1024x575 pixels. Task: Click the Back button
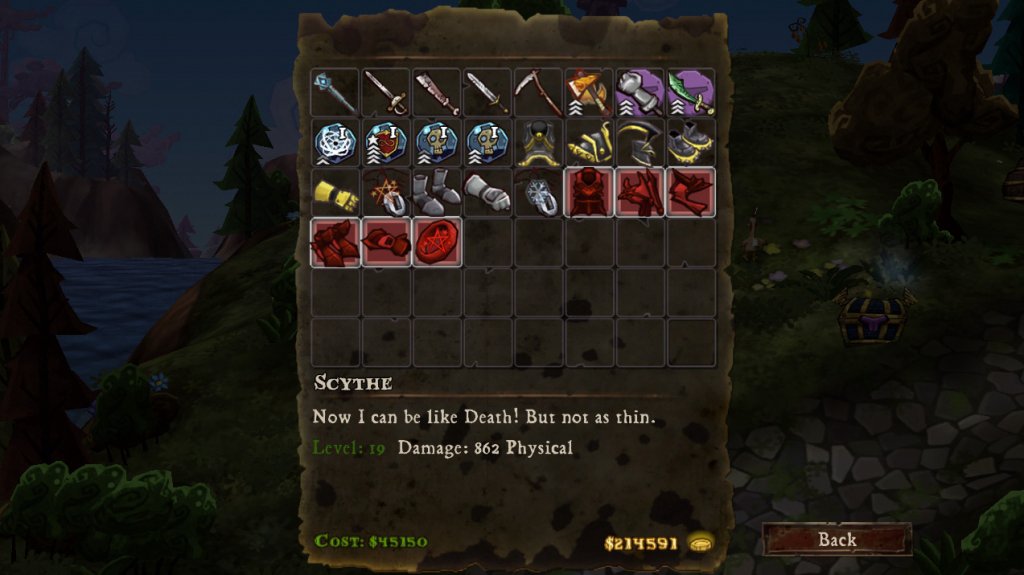(x=837, y=540)
